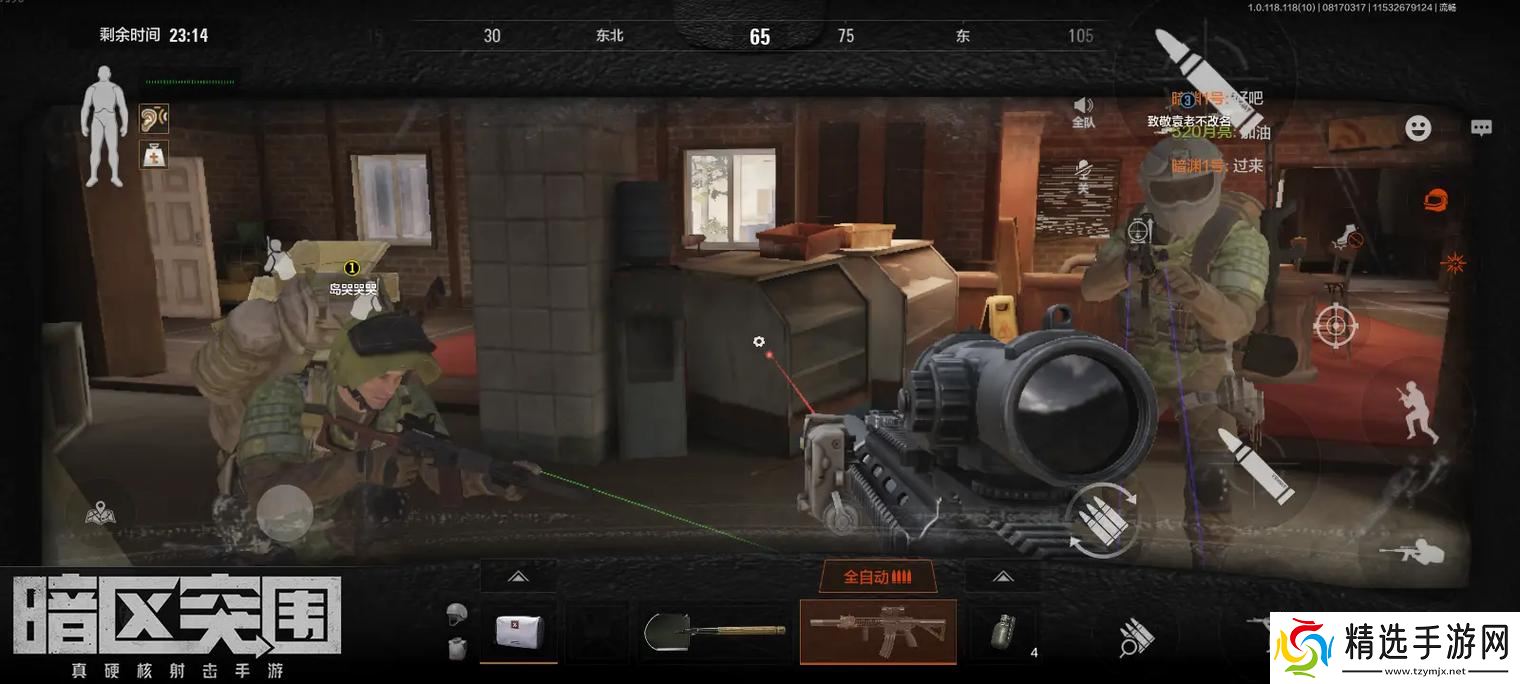Go prone with the lying soldier icon
This screenshot has width=1520, height=684.
coord(1411,550)
